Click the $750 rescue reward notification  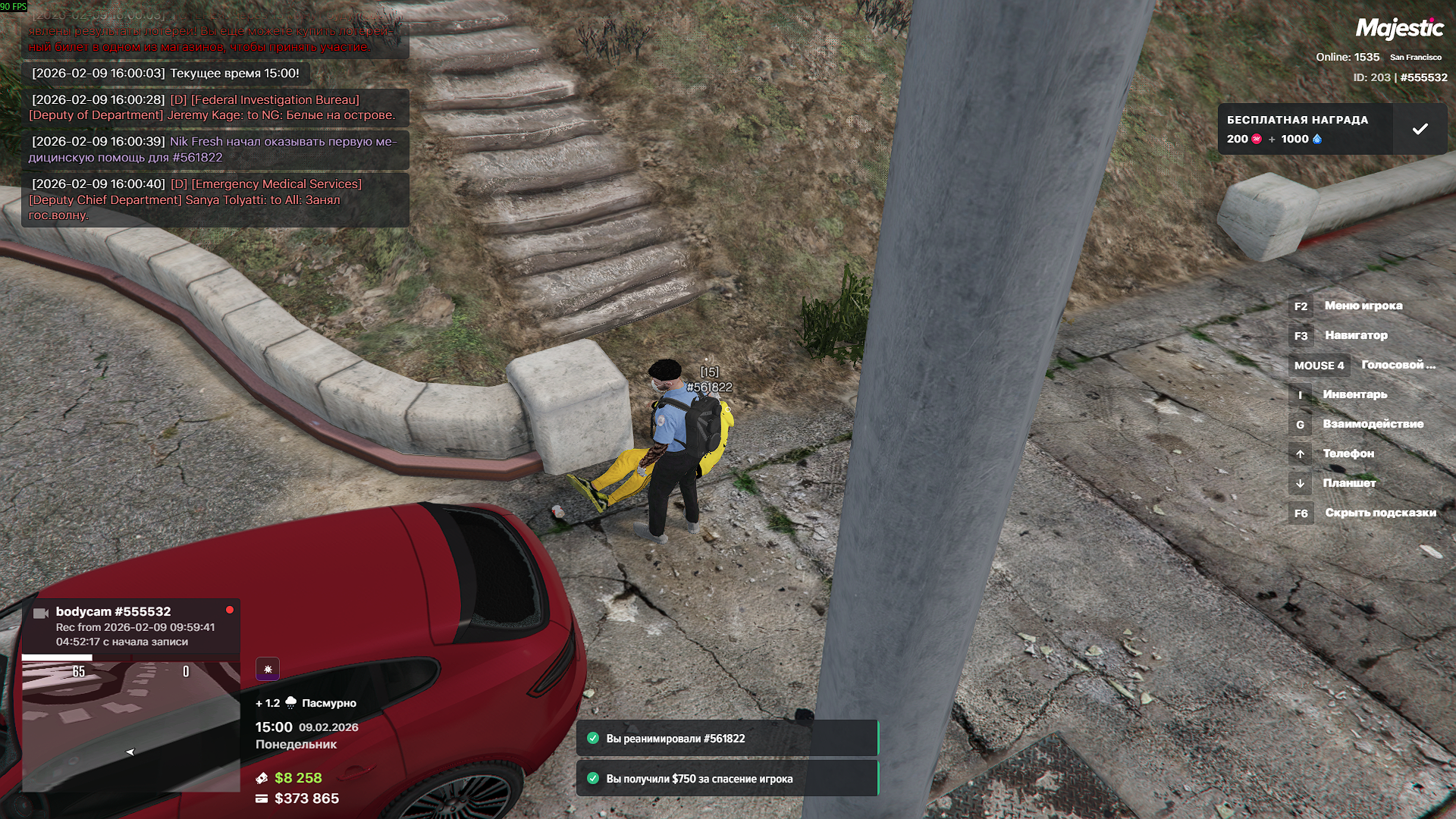(x=726, y=779)
